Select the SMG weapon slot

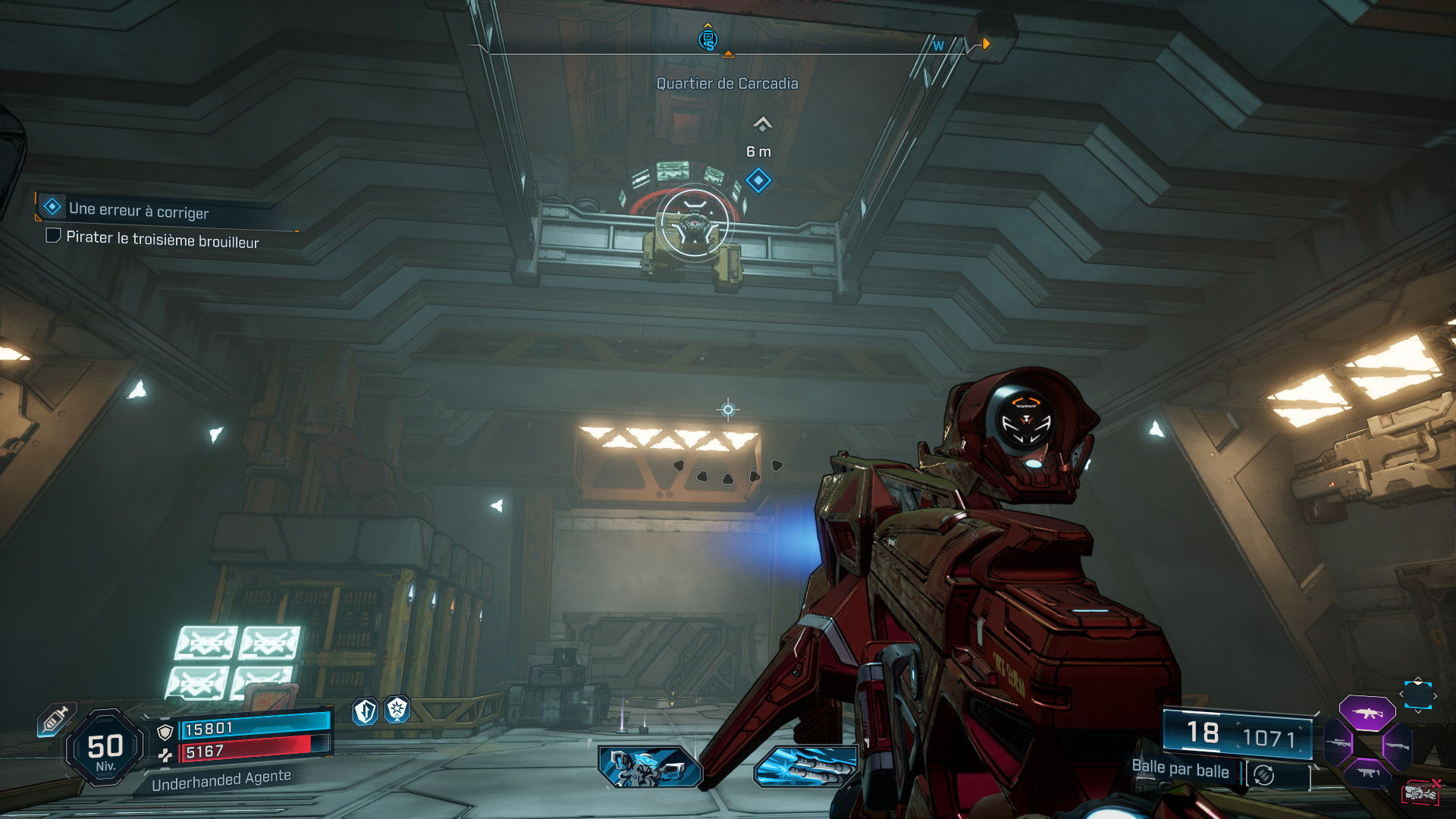tap(1370, 773)
